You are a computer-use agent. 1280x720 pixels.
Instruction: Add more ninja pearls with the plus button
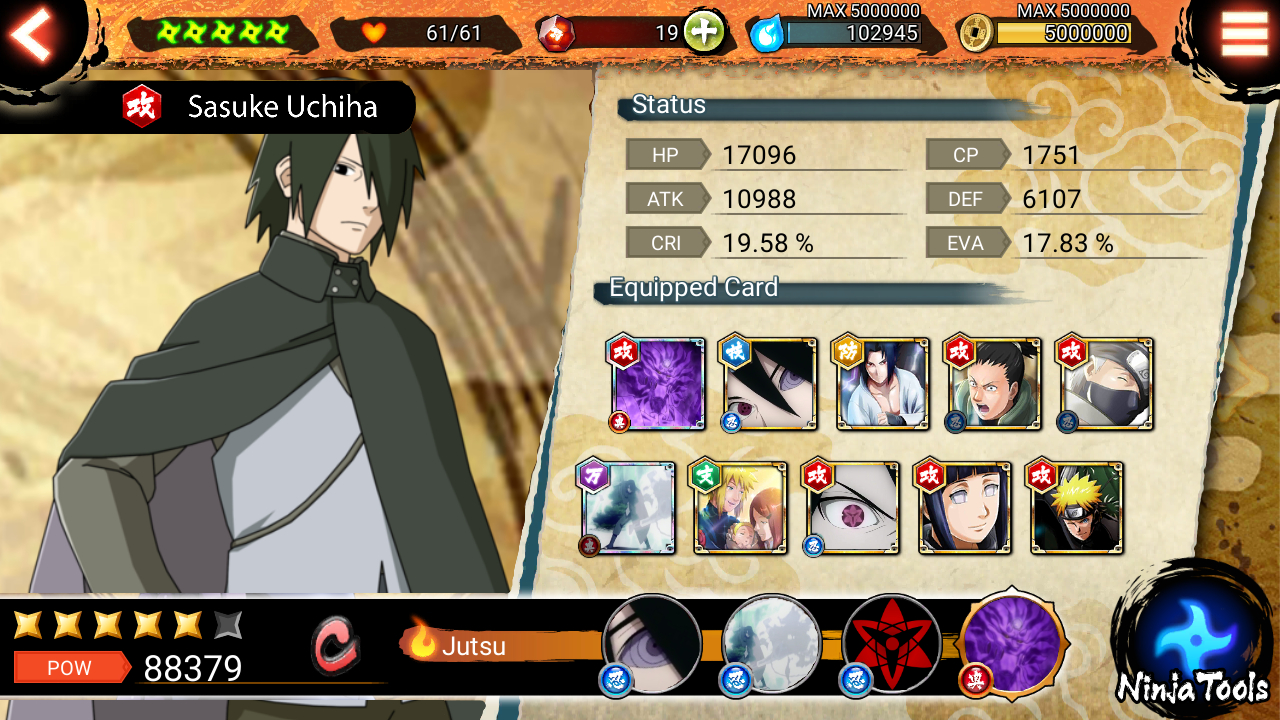704,33
